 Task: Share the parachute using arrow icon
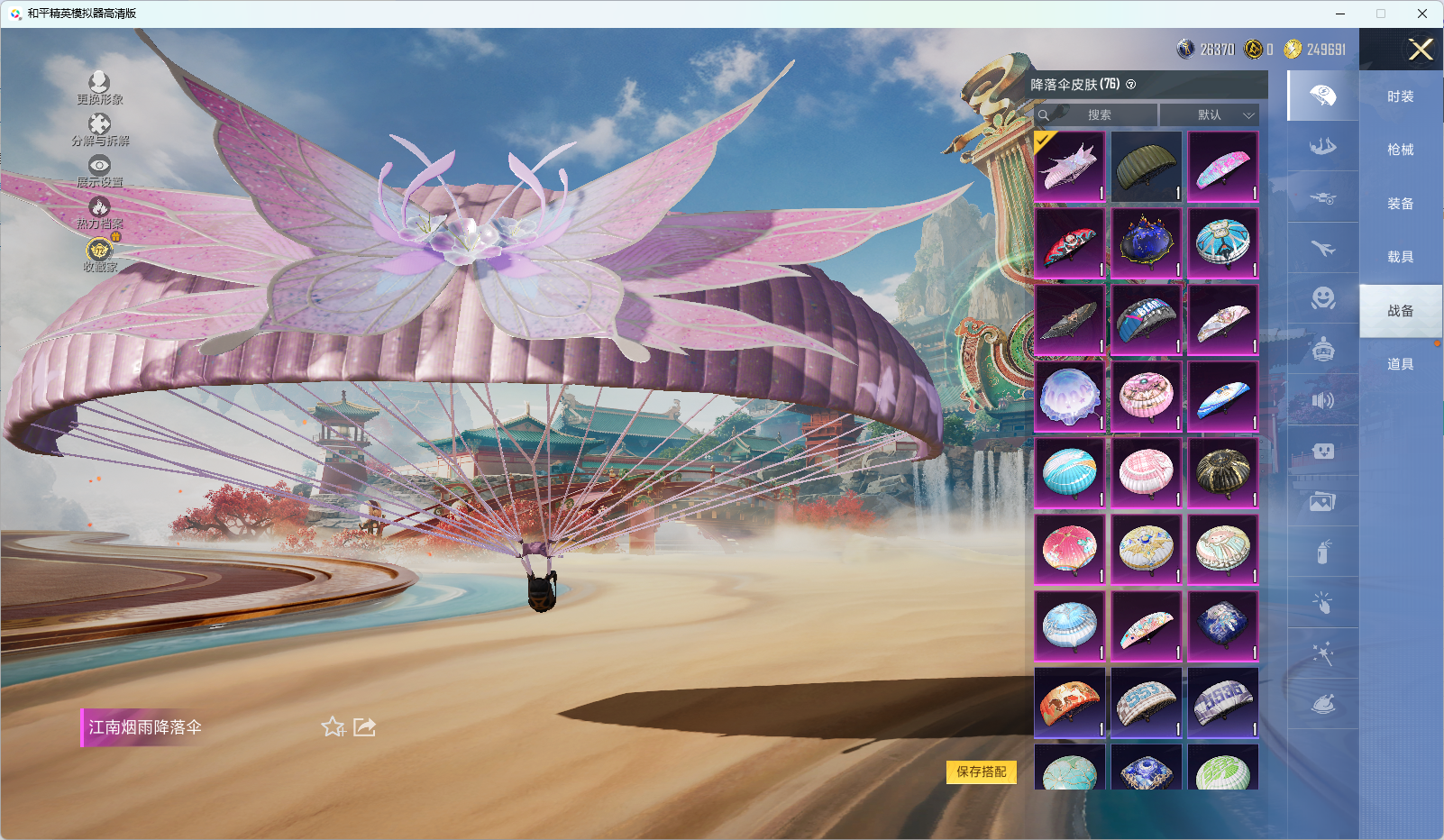pyautogui.click(x=364, y=726)
